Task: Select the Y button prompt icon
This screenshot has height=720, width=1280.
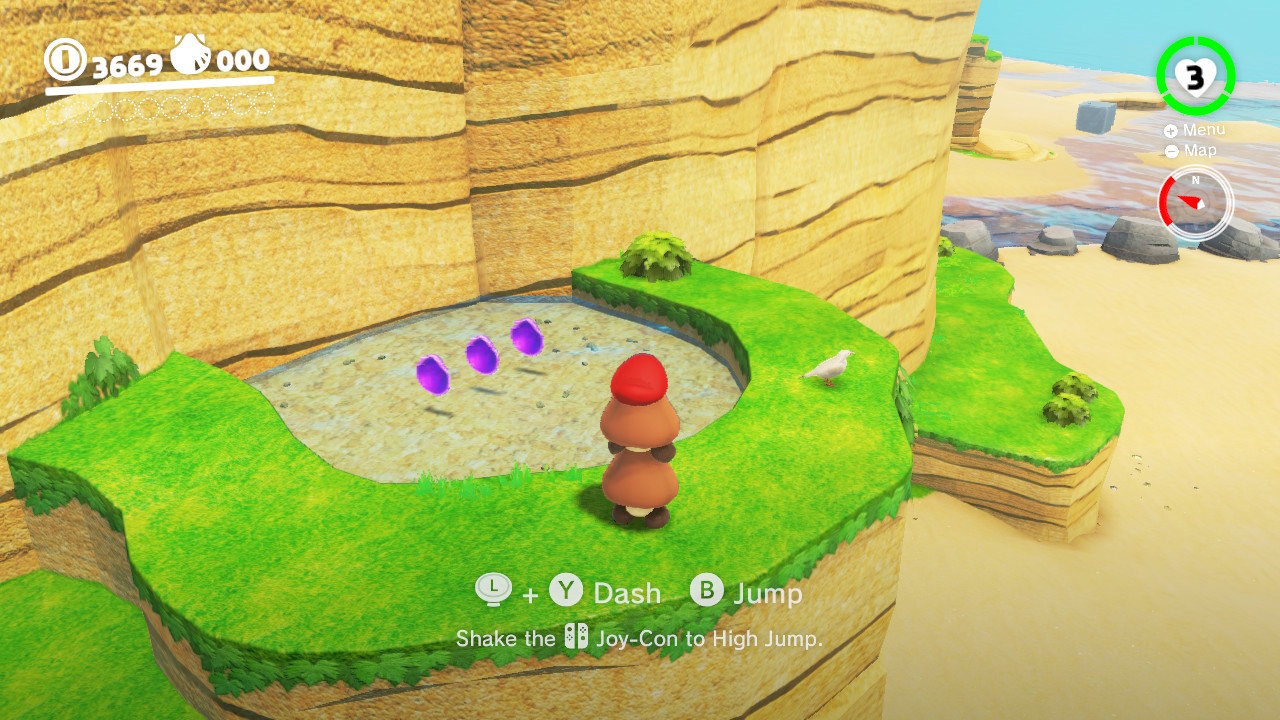Action: 566,592
